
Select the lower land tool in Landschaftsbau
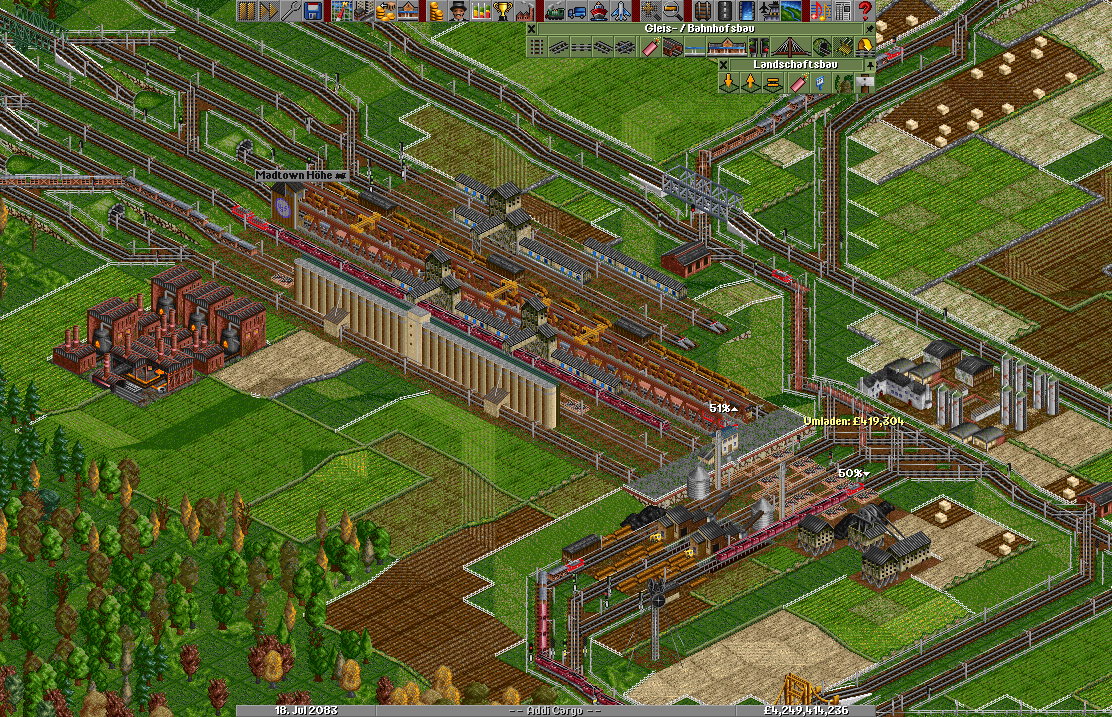click(x=727, y=82)
